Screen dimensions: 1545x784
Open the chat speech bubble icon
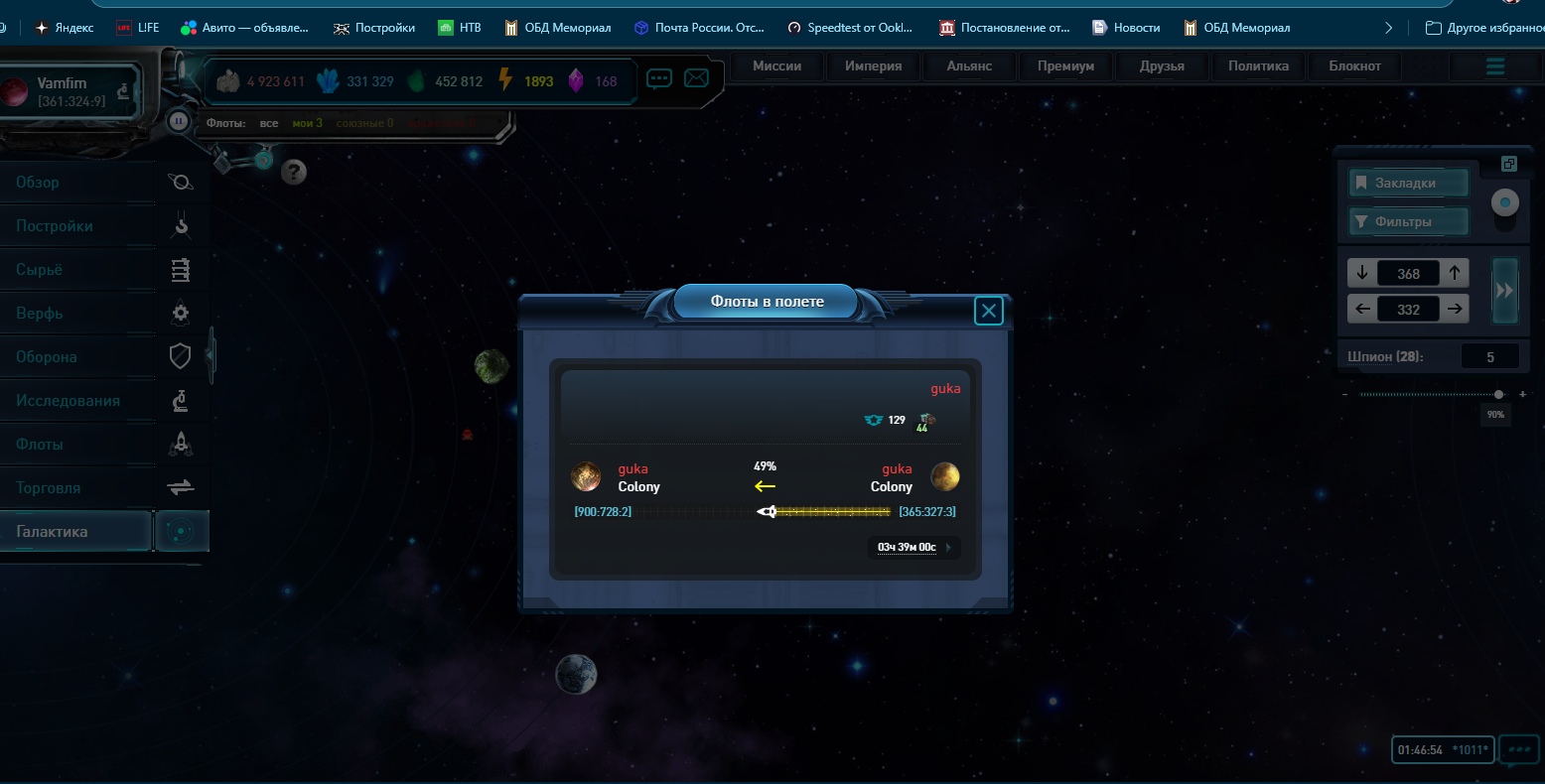659,78
